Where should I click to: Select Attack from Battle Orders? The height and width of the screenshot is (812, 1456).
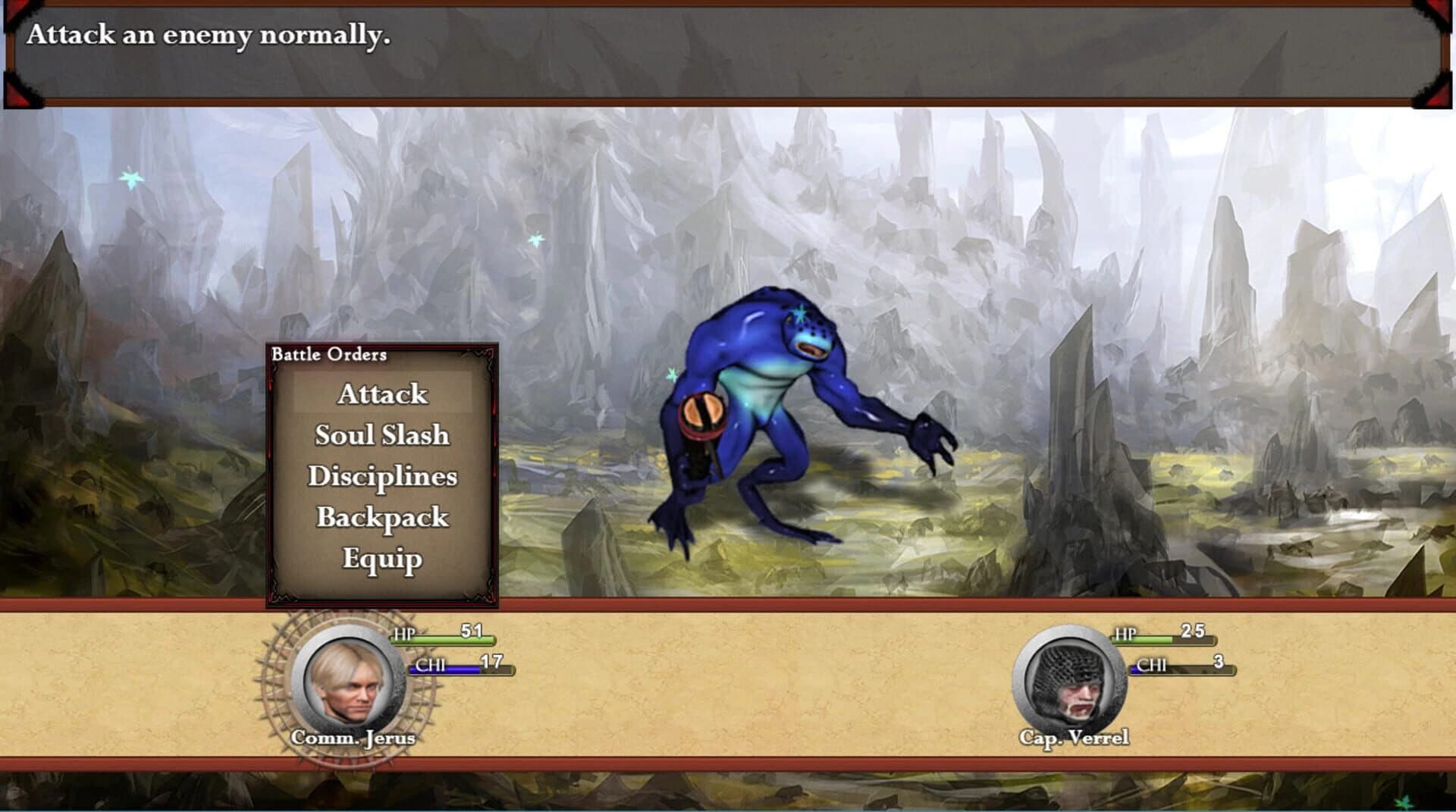coord(383,394)
